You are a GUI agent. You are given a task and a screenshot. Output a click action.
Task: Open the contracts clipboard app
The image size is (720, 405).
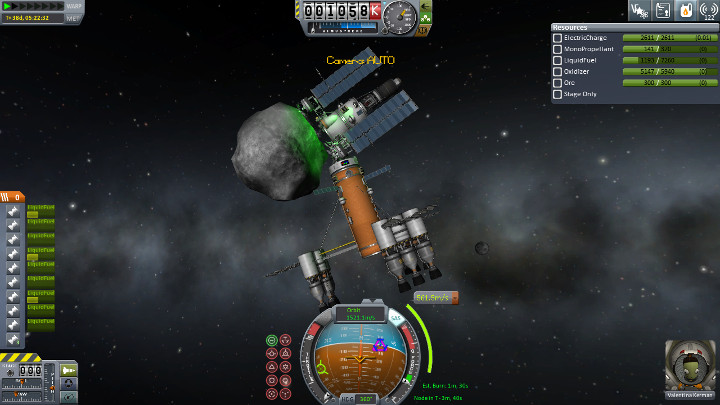click(x=662, y=10)
